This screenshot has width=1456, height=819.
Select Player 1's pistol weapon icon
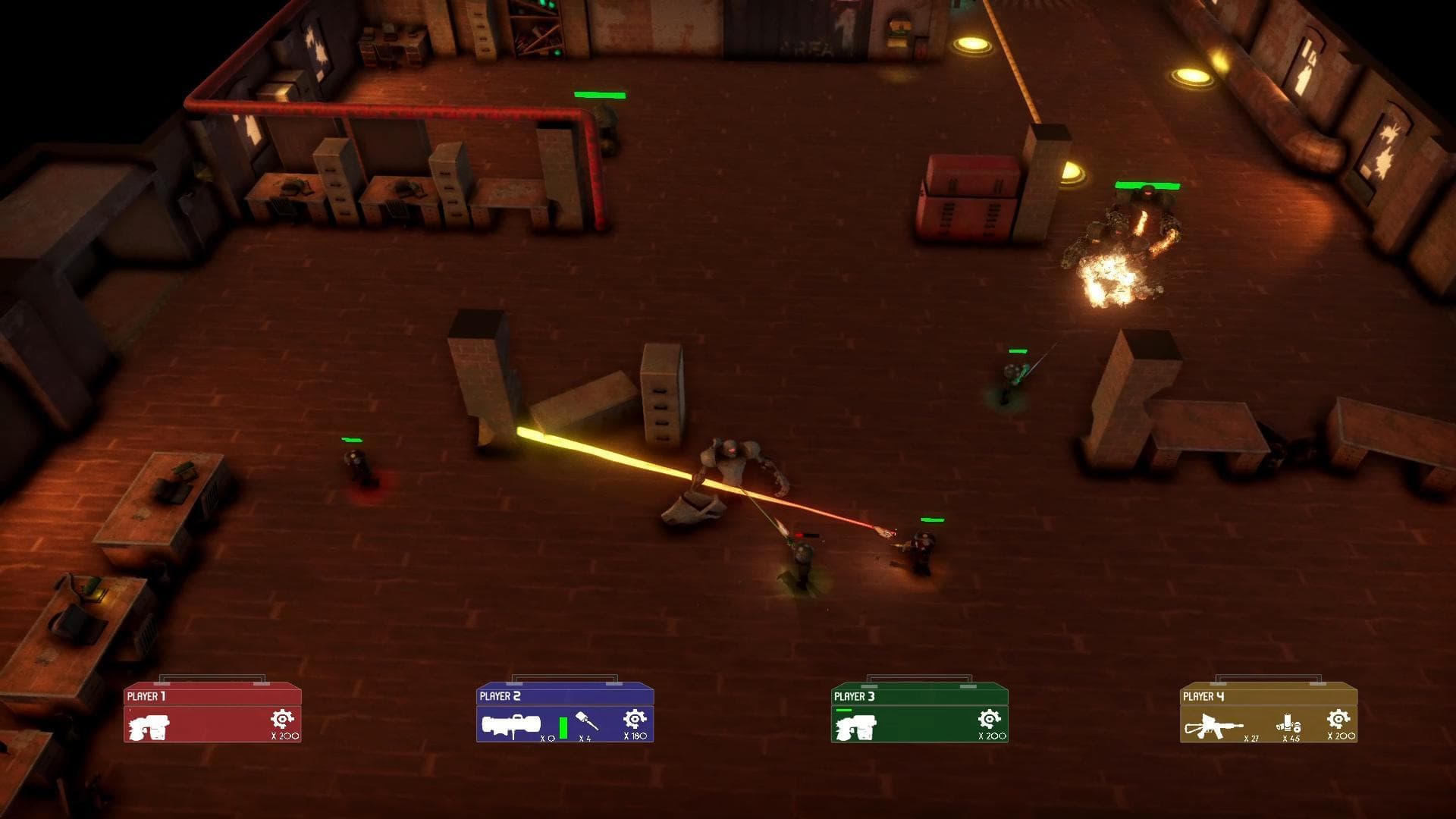coord(149,726)
